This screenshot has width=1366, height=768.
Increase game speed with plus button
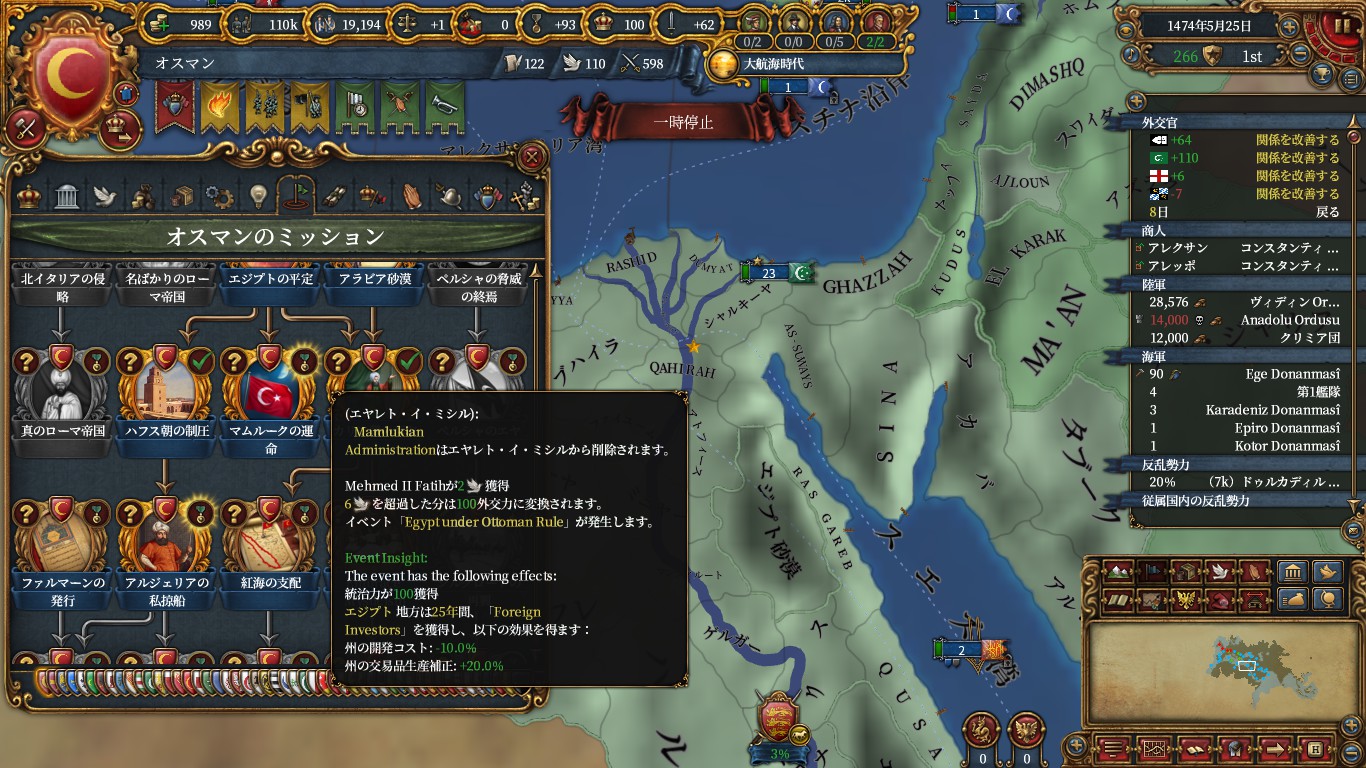(1291, 27)
